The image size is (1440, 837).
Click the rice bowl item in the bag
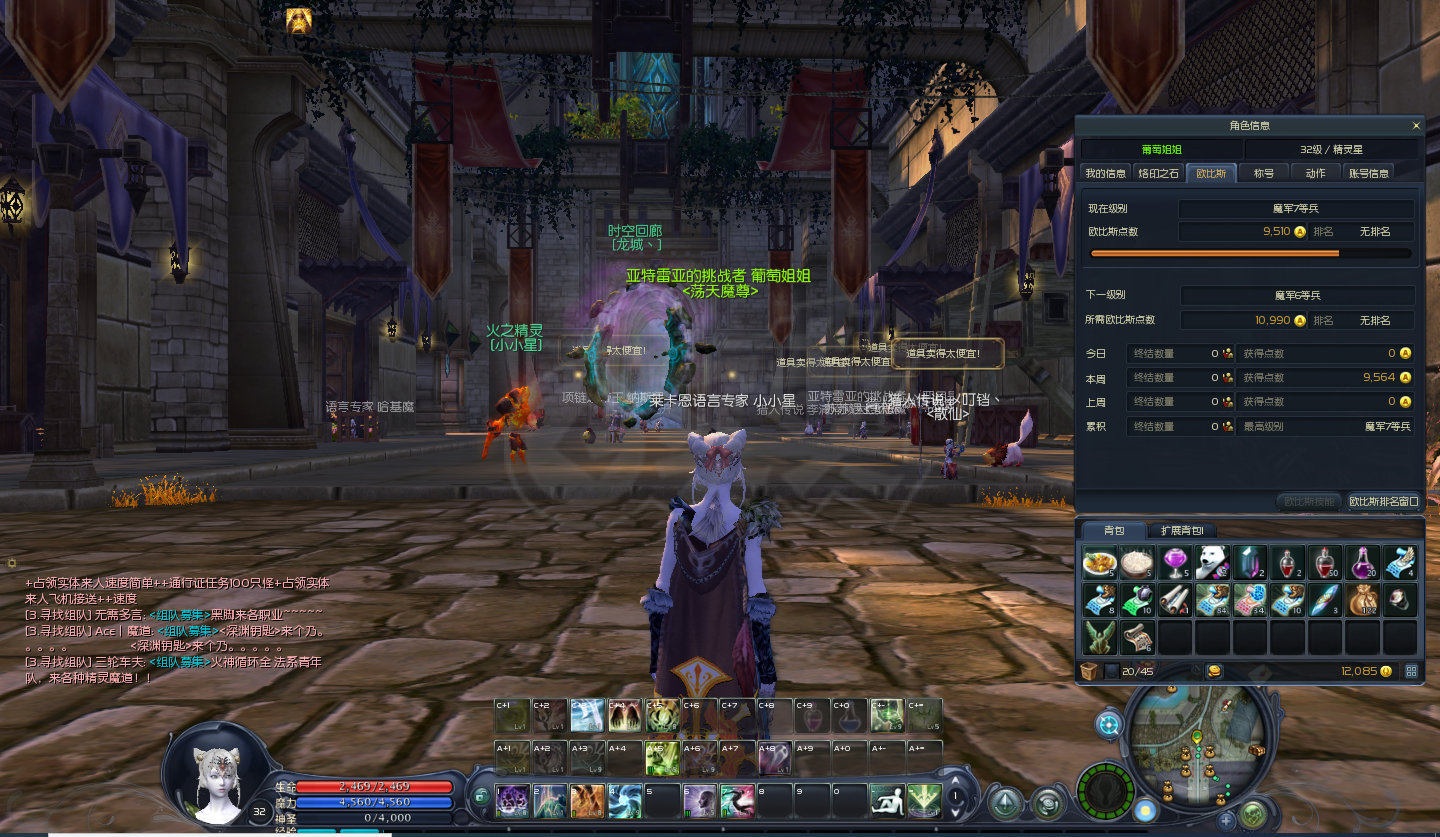click(1137, 563)
